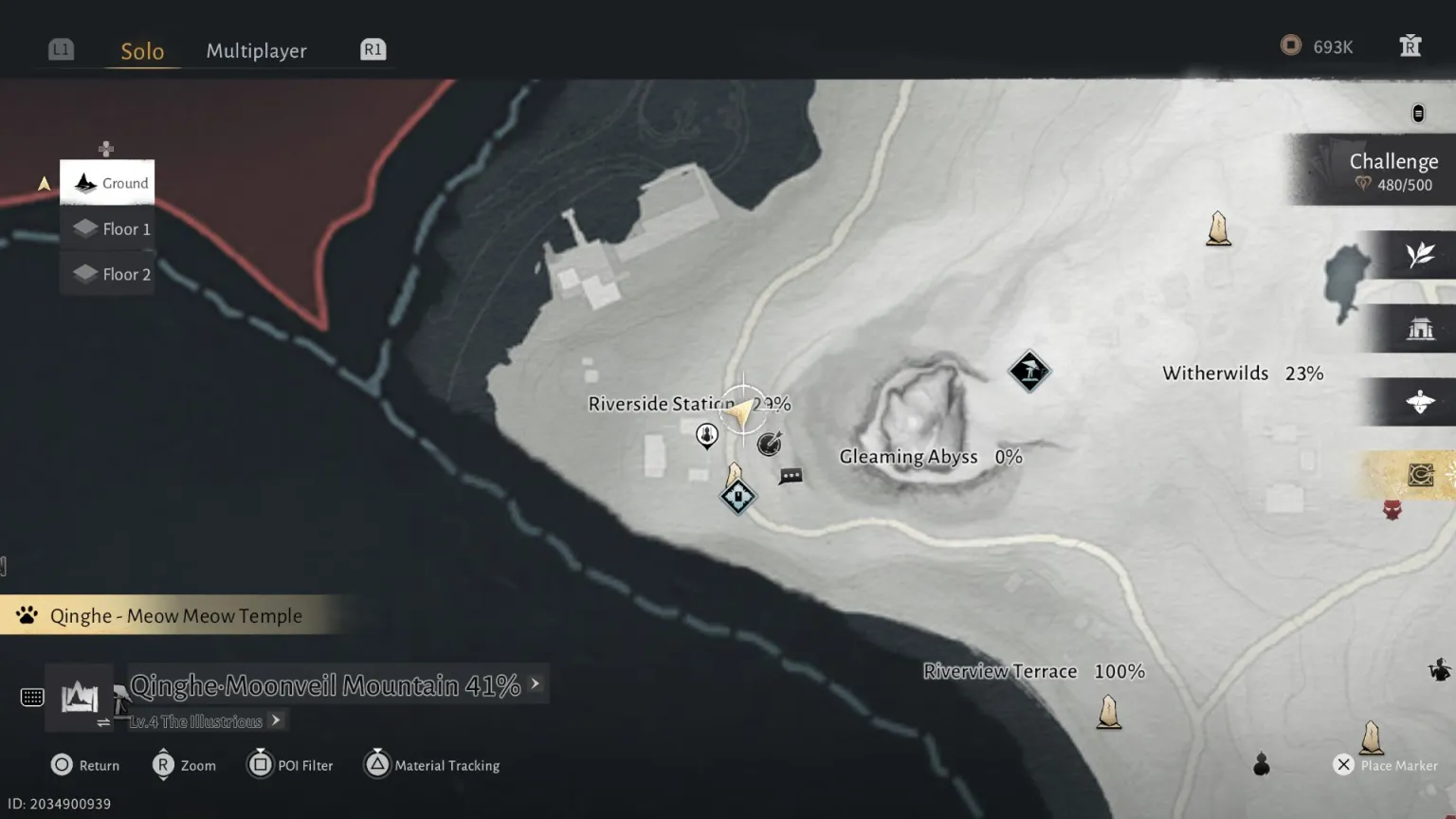This screenshot has width=1456, height=819.
Task: Select the Ground floor level
Action: coord(108,183)
